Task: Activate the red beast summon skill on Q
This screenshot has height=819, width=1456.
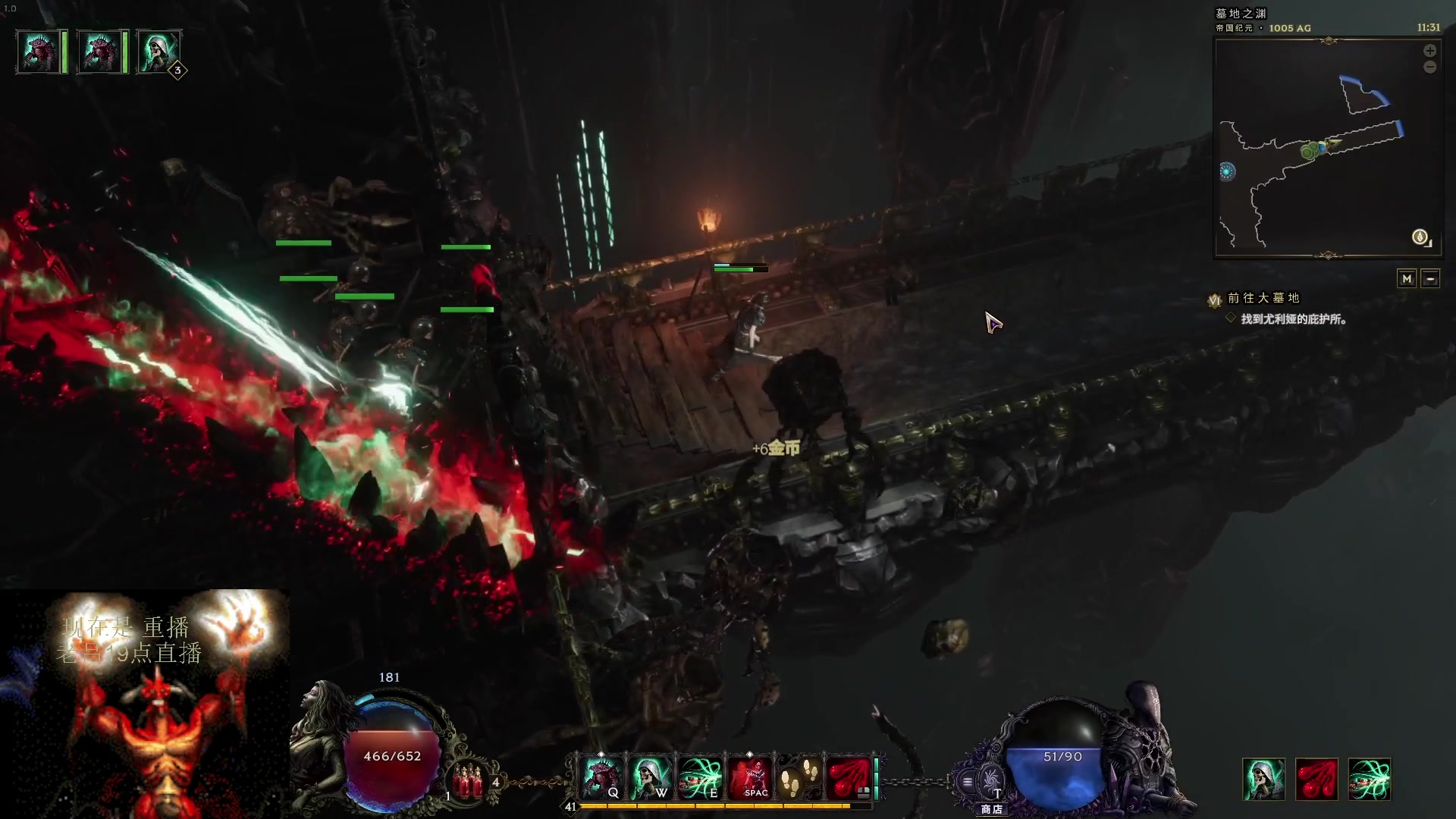Action: pos(601,778)
